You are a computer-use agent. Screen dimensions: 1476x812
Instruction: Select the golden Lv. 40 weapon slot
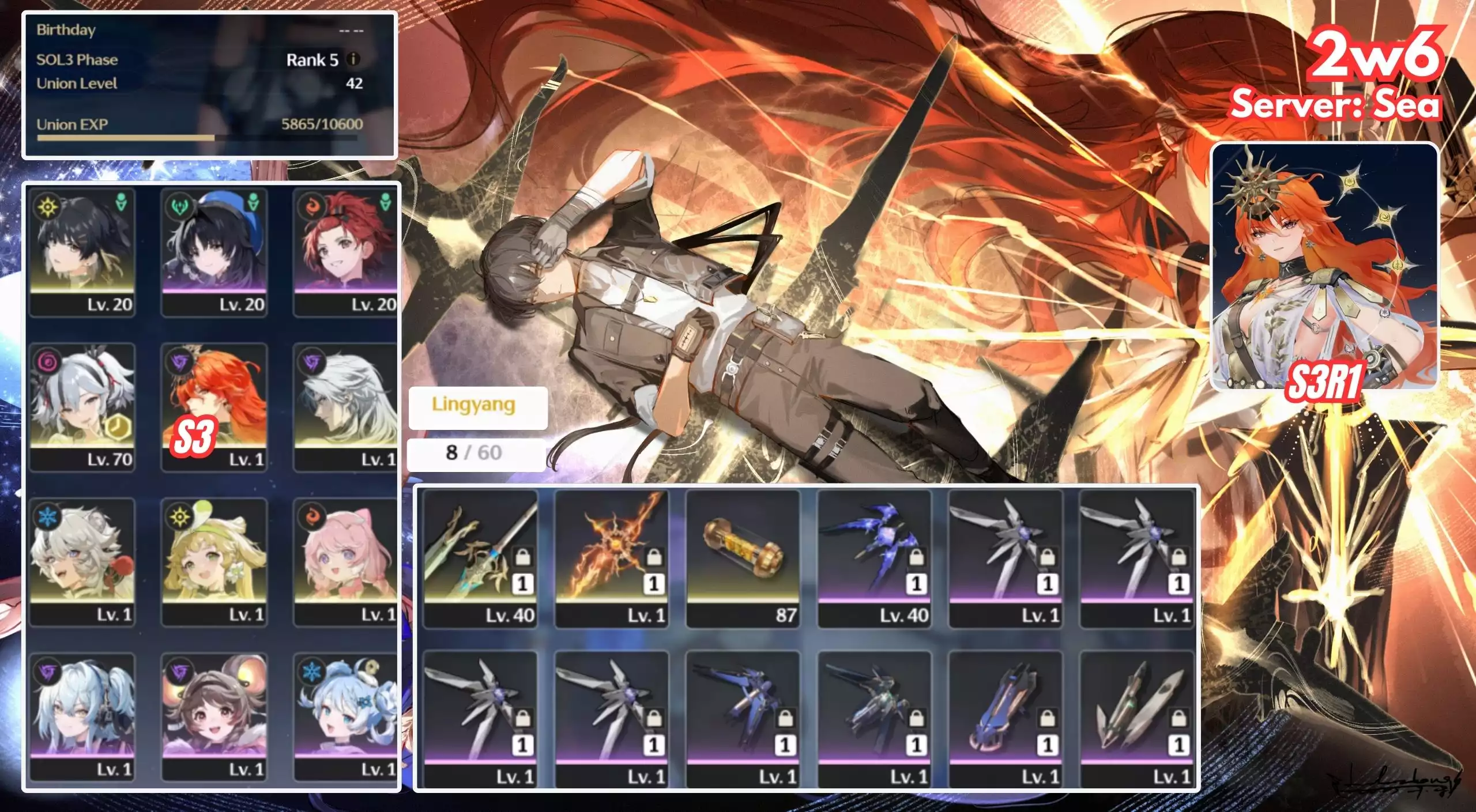click(480, 558)
